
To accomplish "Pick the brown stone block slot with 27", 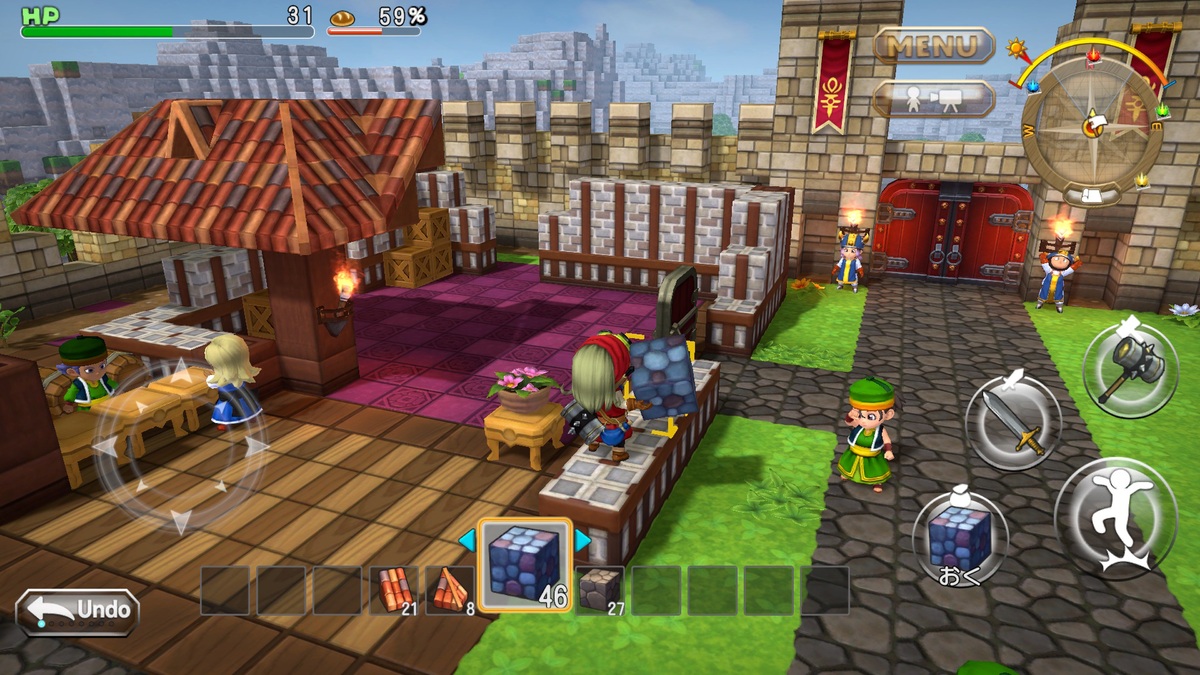I will tap(599, 590).
